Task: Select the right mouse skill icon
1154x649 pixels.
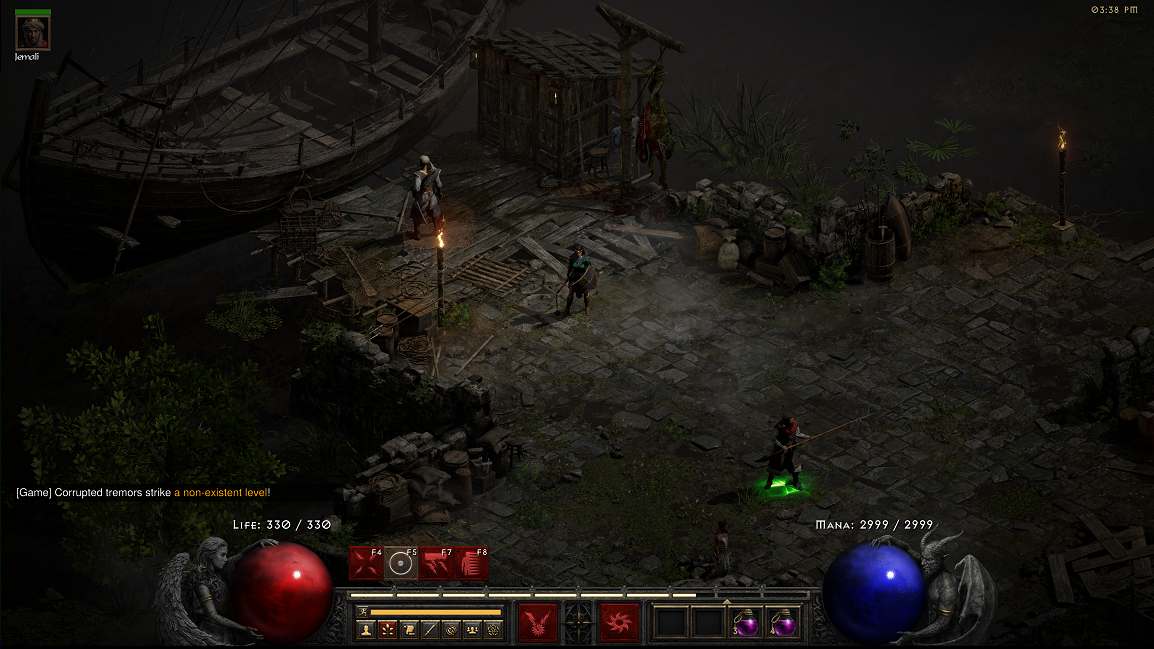Action: coord(620,622)
